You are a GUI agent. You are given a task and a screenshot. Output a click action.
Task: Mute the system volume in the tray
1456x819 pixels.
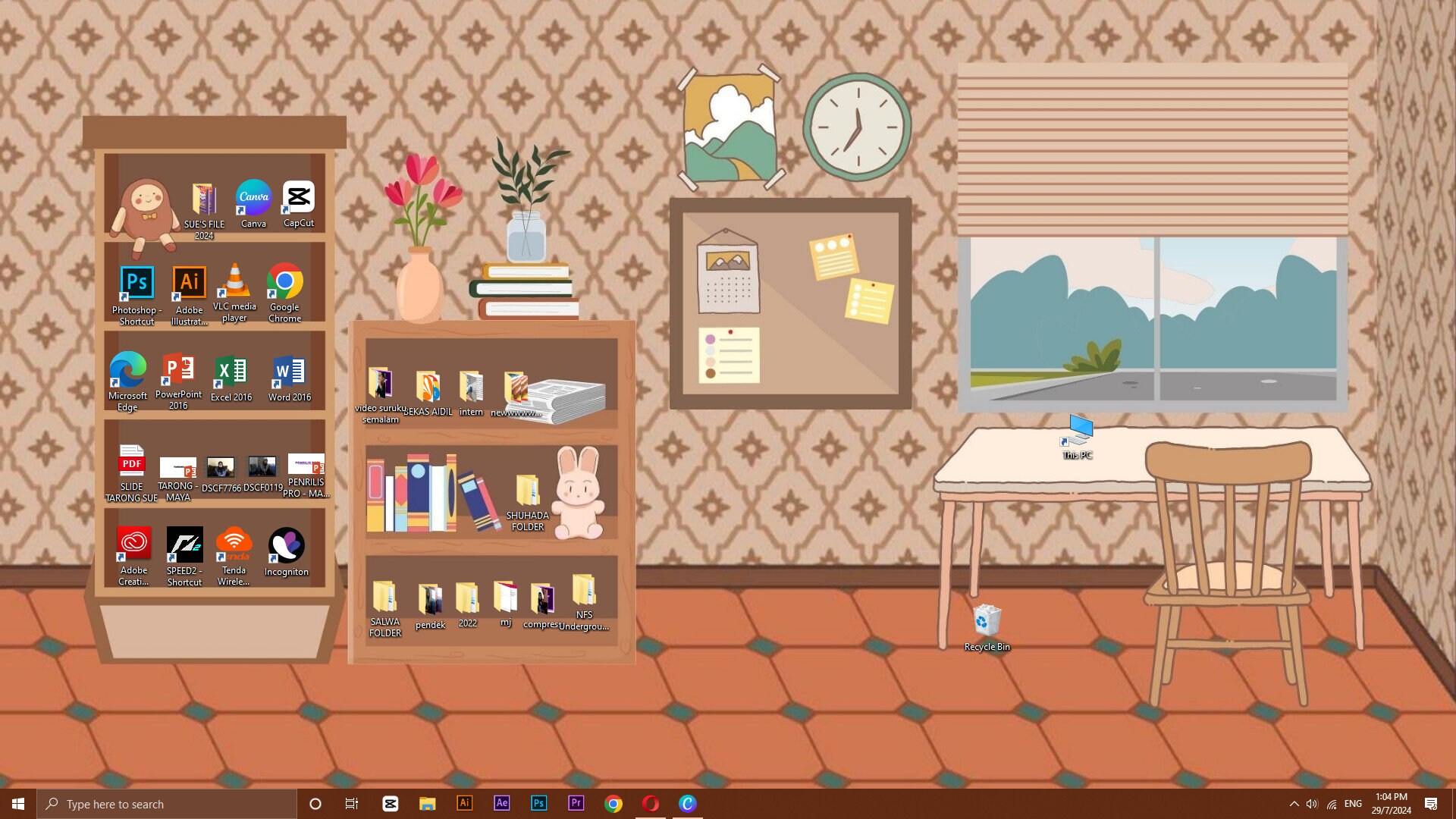click(1312, 803)
